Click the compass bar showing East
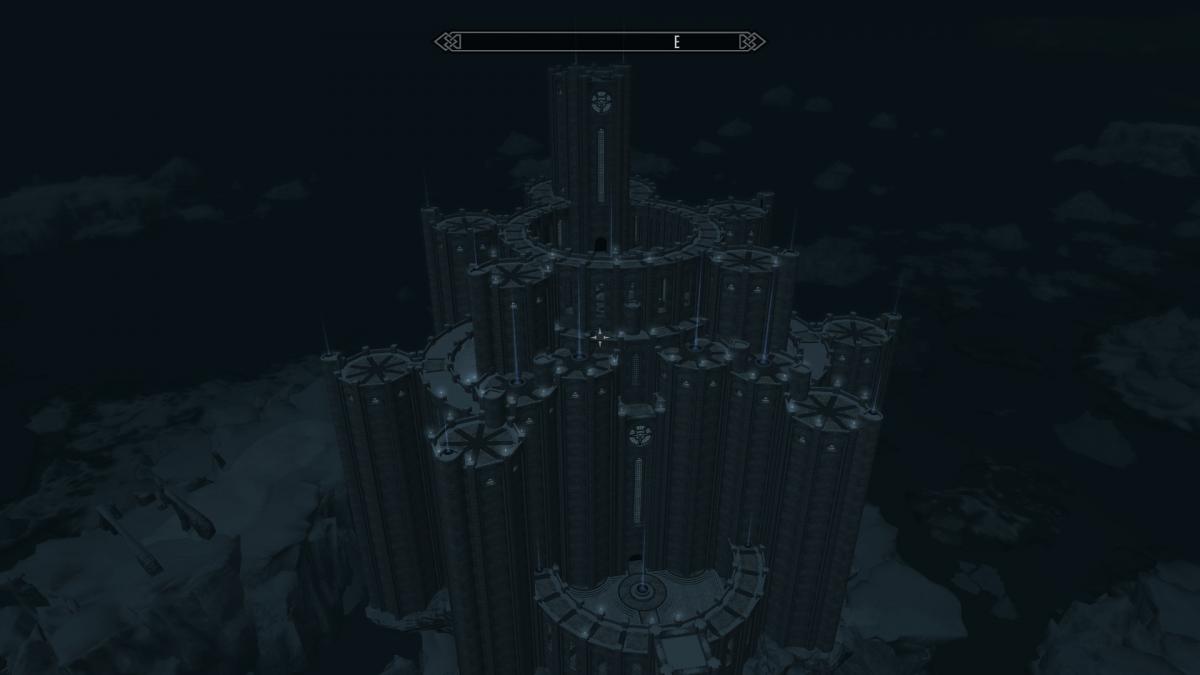 click(x=600, y=42)
